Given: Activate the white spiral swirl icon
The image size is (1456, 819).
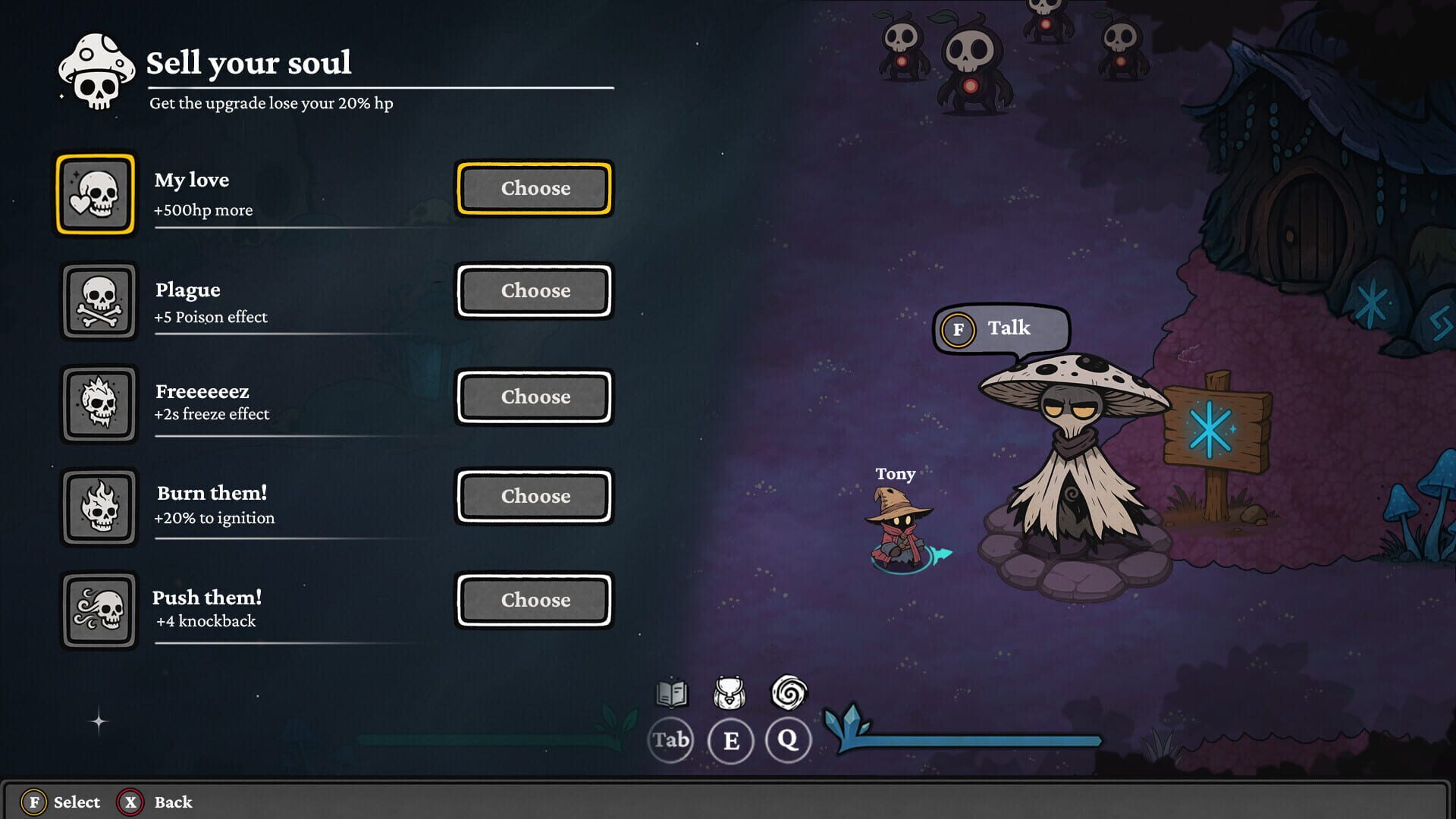Looking at the screenshot, I should pos(789,692).
